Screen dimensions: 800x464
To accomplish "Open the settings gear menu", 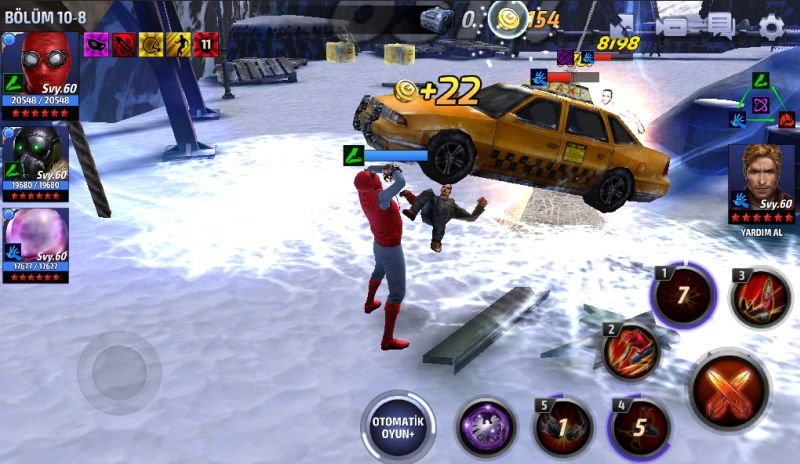I will click(771, 26).
